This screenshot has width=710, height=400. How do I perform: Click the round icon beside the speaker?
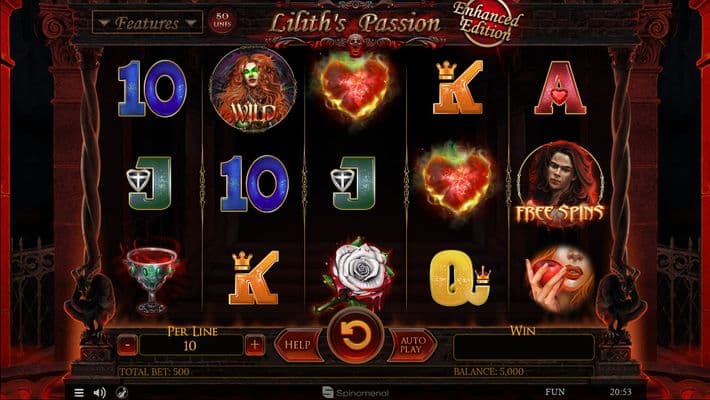pos(122,392)
